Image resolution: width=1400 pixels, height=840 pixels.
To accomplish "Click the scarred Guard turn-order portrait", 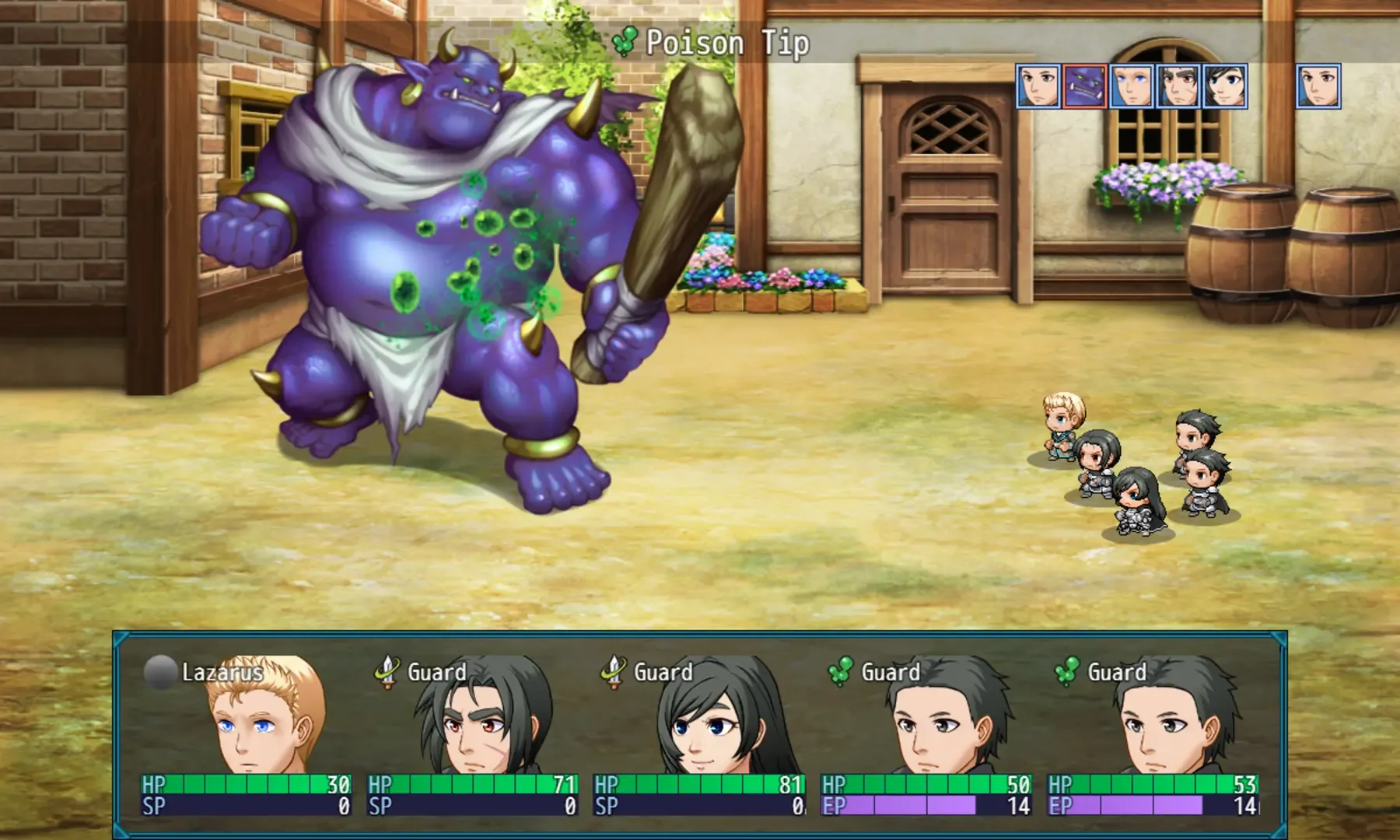I will pyautogui.click(x=1178, y=86).
